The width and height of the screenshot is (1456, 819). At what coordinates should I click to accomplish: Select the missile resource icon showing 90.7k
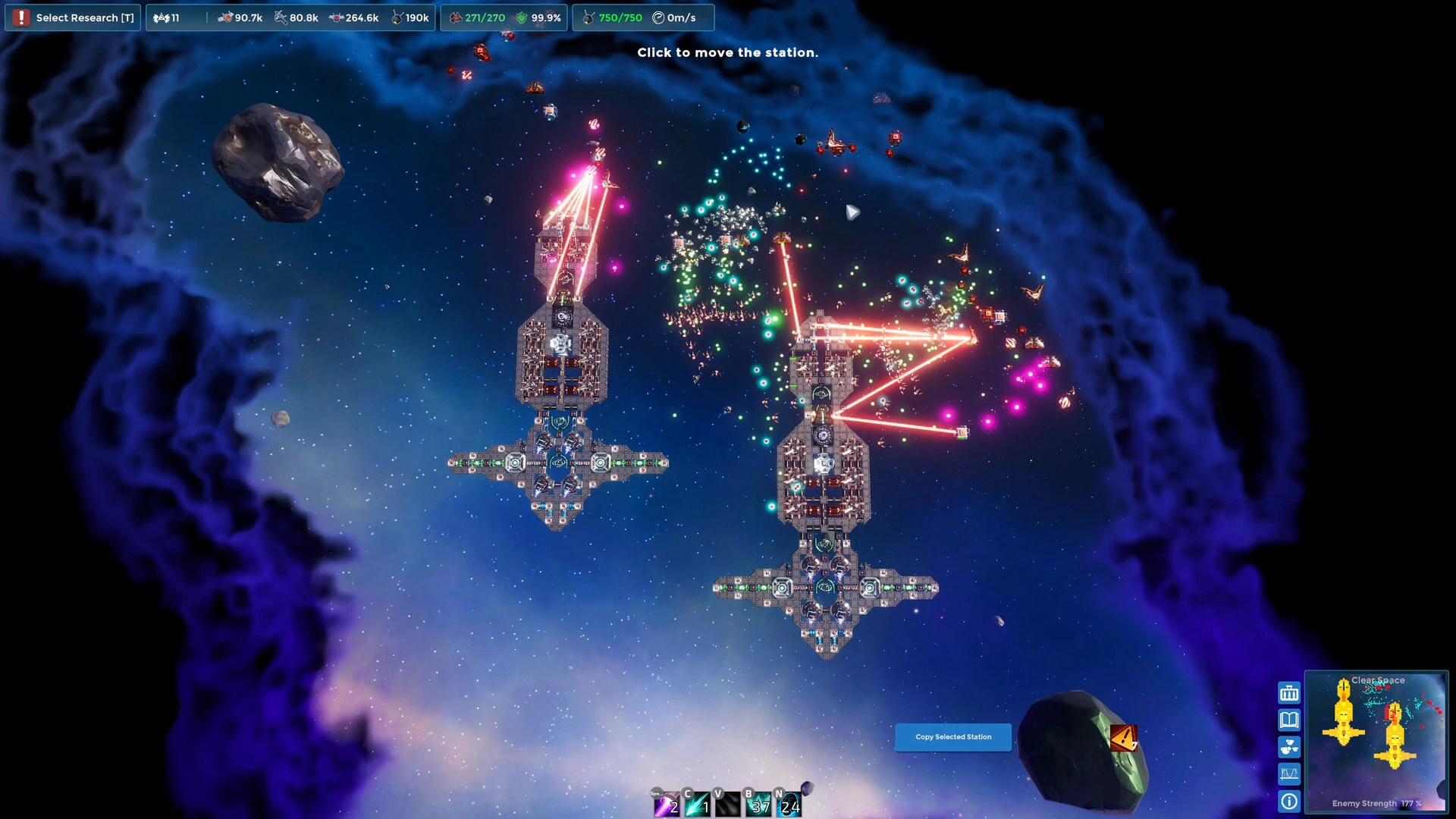click(224, 17)
